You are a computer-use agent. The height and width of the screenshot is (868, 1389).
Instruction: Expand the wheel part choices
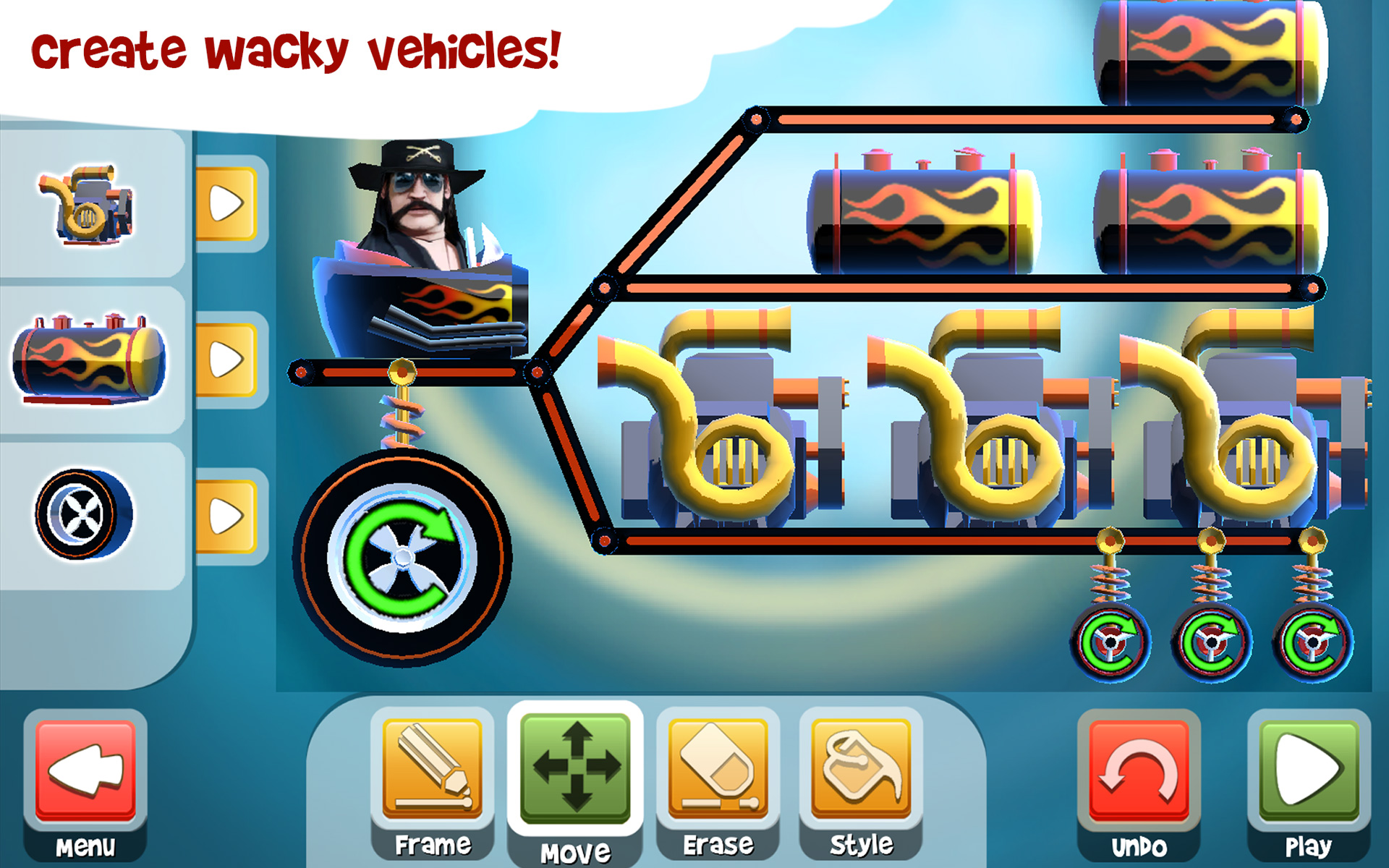(x=226, y=514)
